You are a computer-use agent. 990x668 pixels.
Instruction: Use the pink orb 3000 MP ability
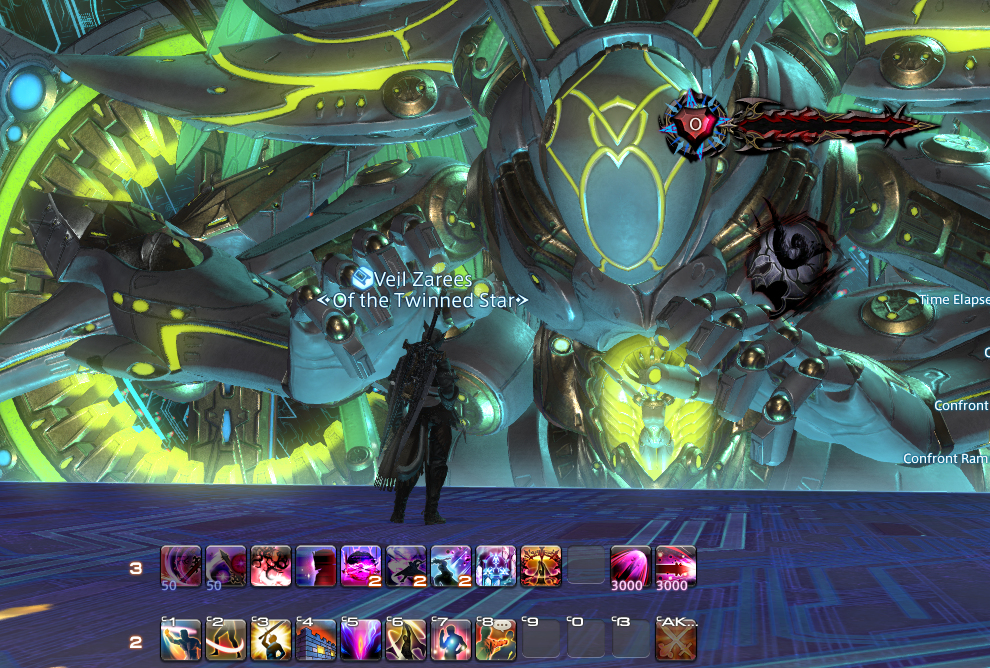[x=631, y=567]
